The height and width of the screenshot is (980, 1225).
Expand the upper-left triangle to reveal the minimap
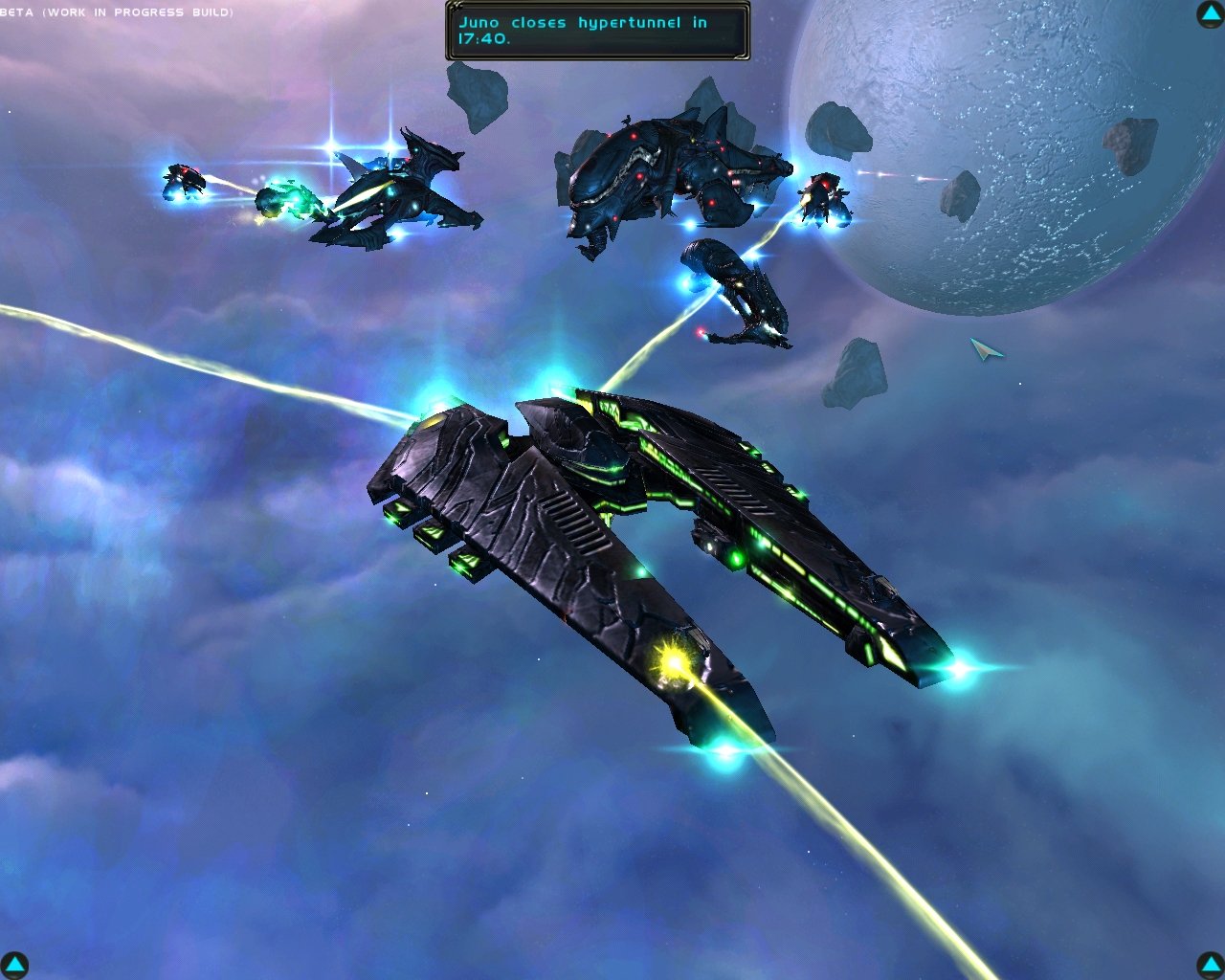pyautogui.click(x=15, y=14)
